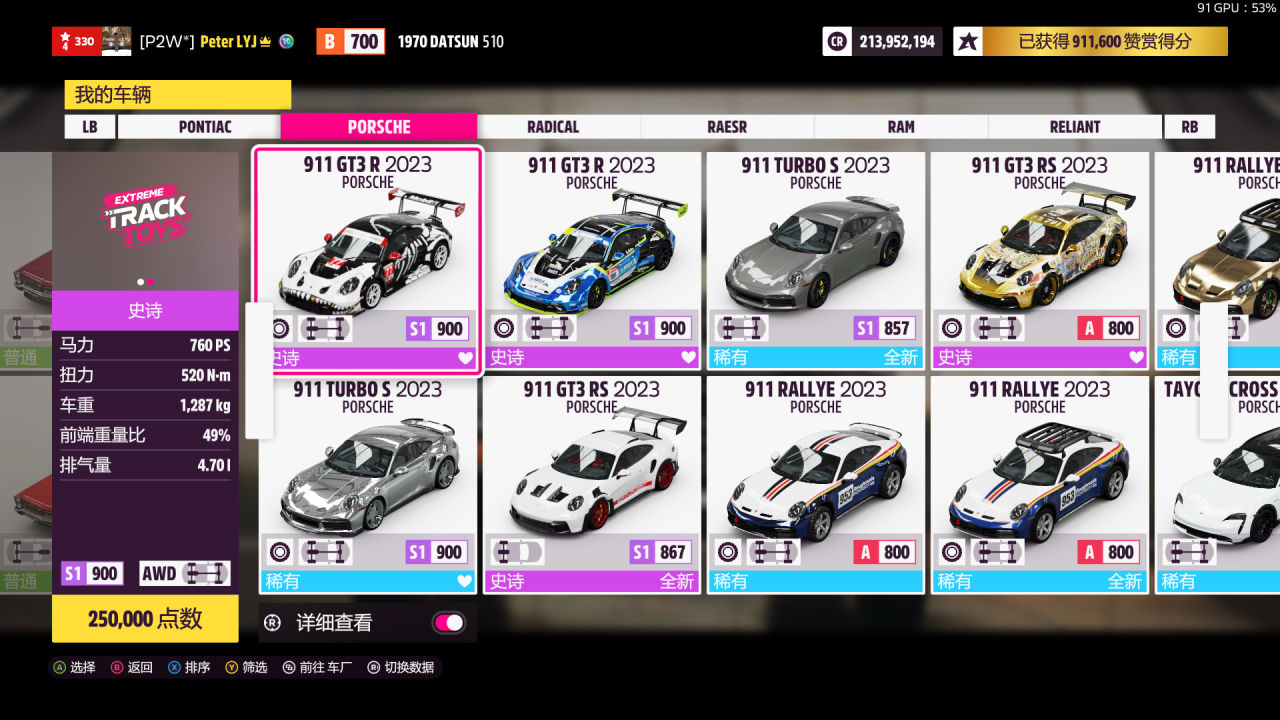The image size is (1280, 720).
Task: Select the PORSCHE manufacturer tab
Action: (379, 127)
